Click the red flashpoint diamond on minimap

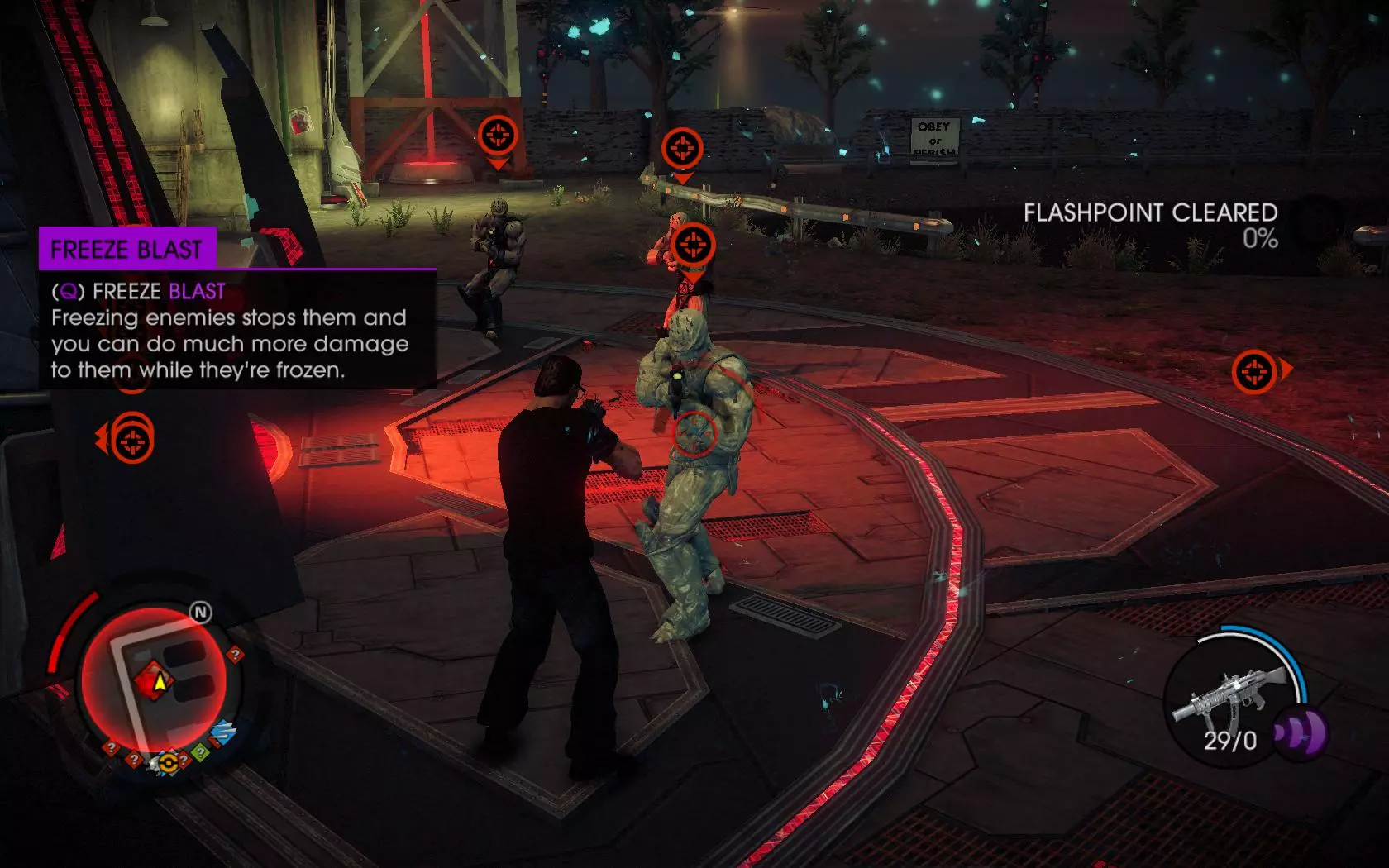[155, 681]
